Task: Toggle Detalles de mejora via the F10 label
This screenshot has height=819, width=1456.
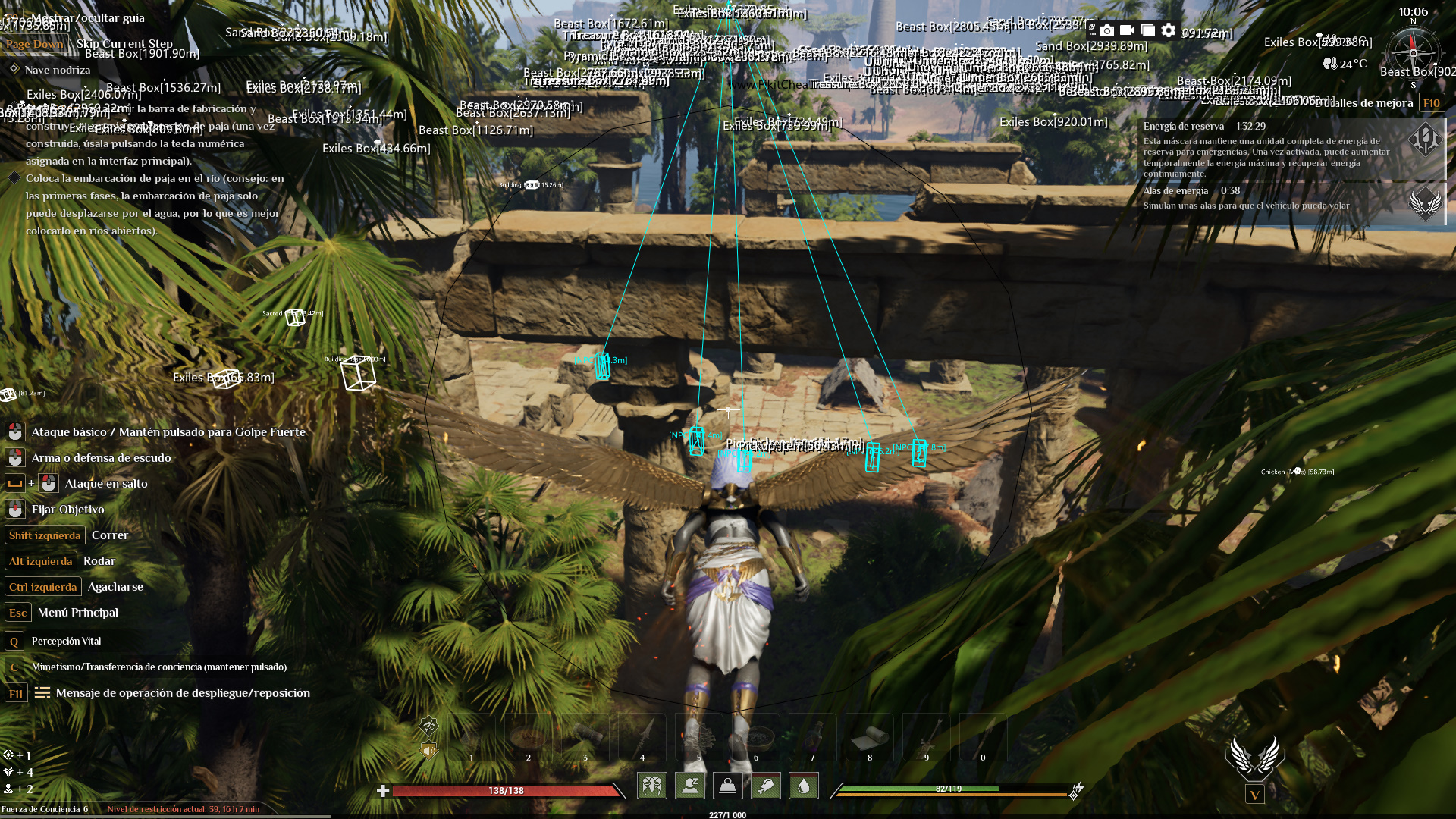Action: (1432, 102)
